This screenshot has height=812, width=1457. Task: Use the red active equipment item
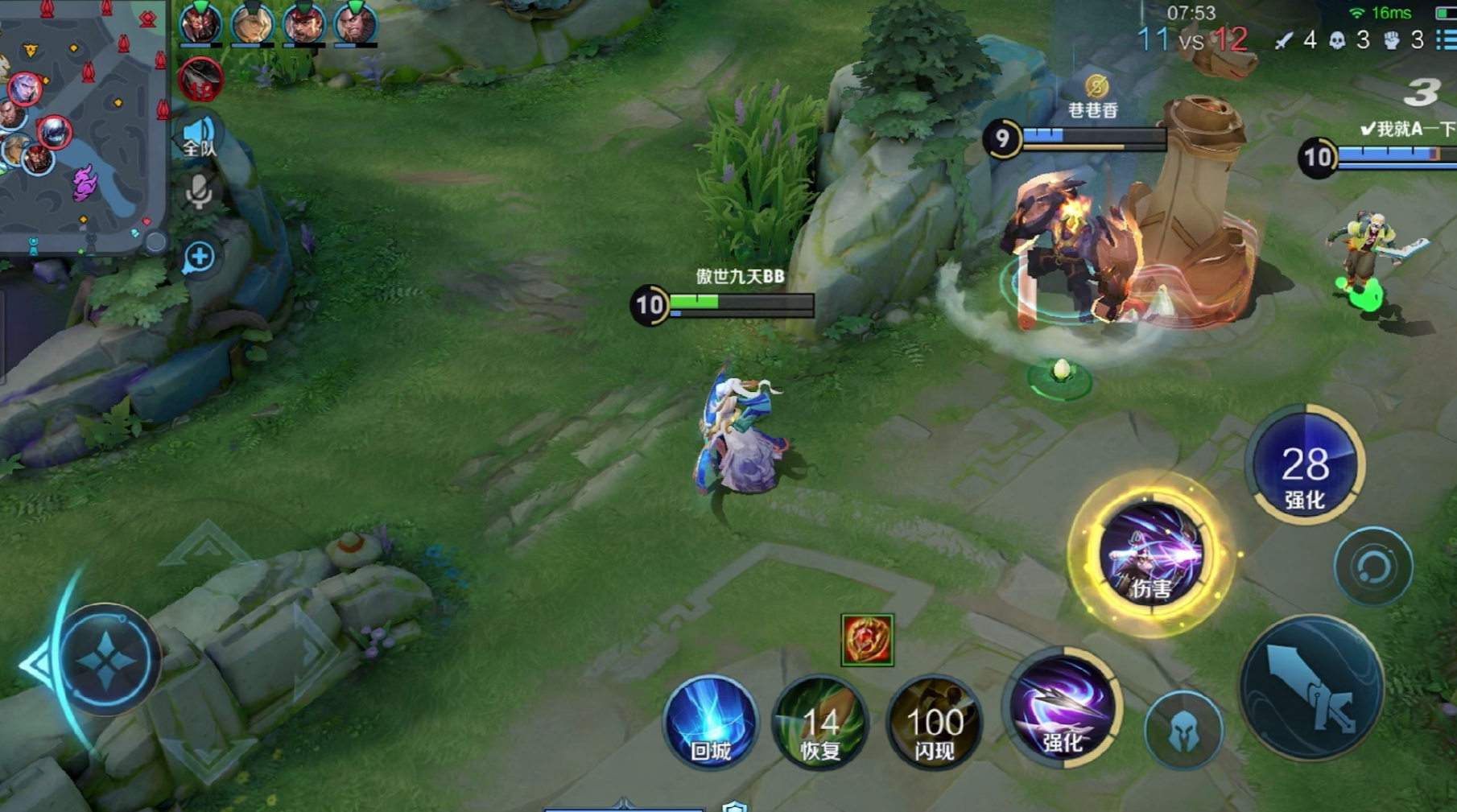867,640
